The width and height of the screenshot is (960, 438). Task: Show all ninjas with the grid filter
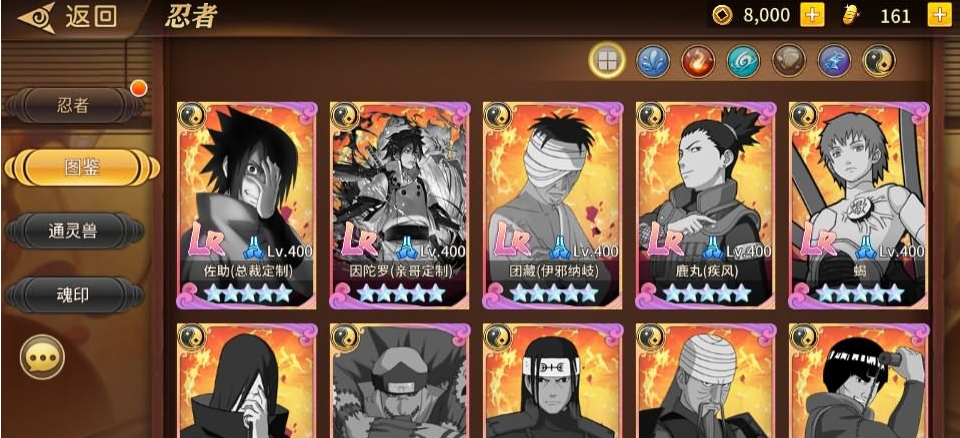(x=606, y=61)
